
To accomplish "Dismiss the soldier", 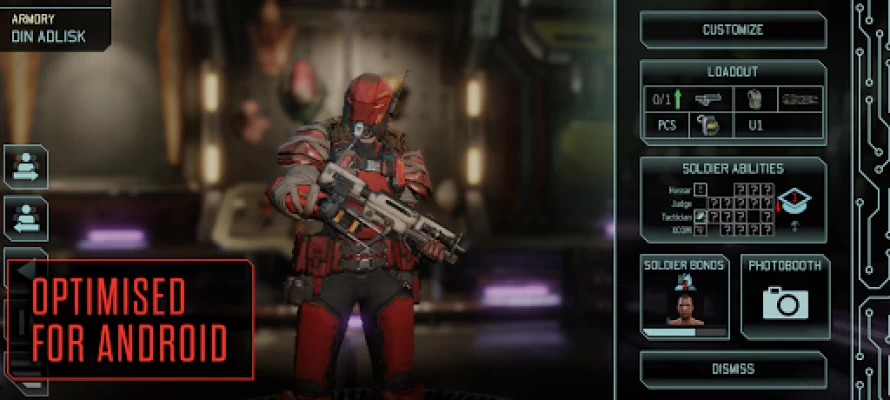I will point(733,369).
